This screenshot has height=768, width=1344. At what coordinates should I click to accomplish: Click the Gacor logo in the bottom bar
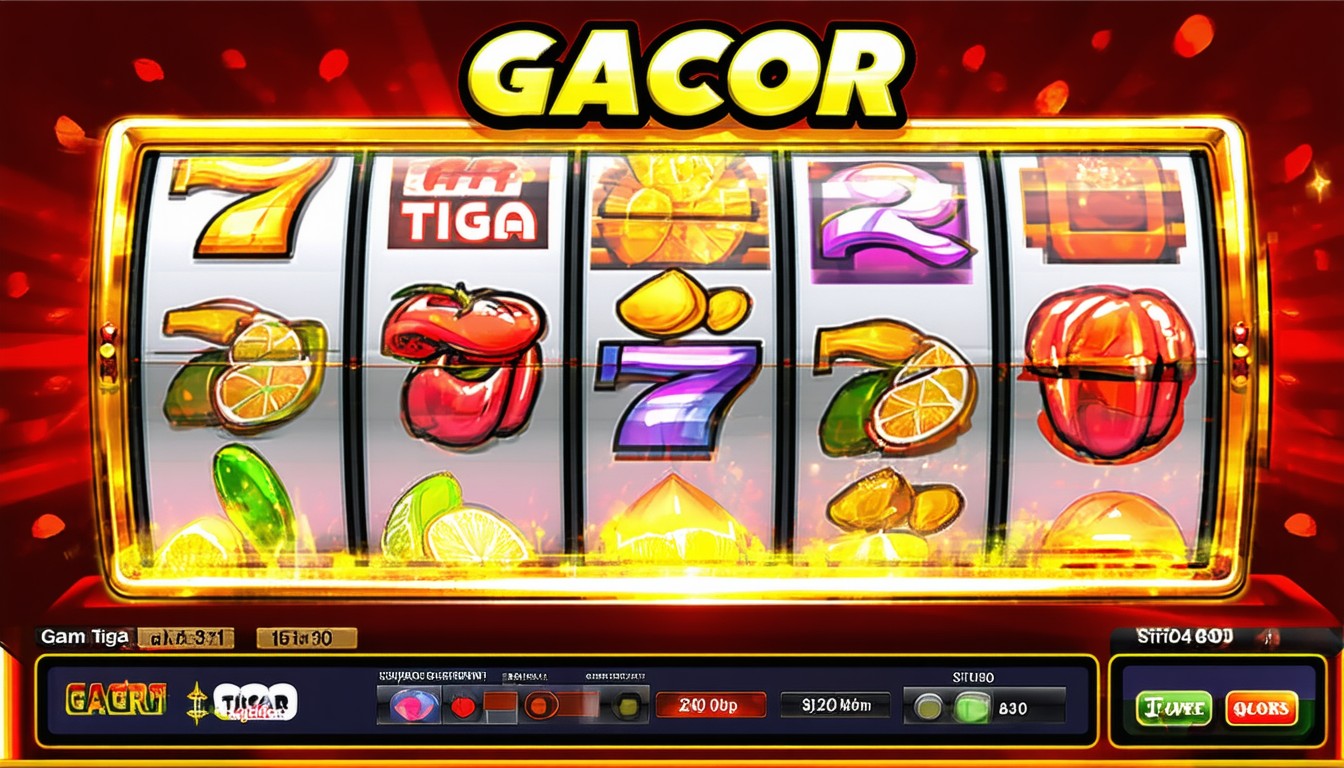pyautogui.click(x=115, y=700)
